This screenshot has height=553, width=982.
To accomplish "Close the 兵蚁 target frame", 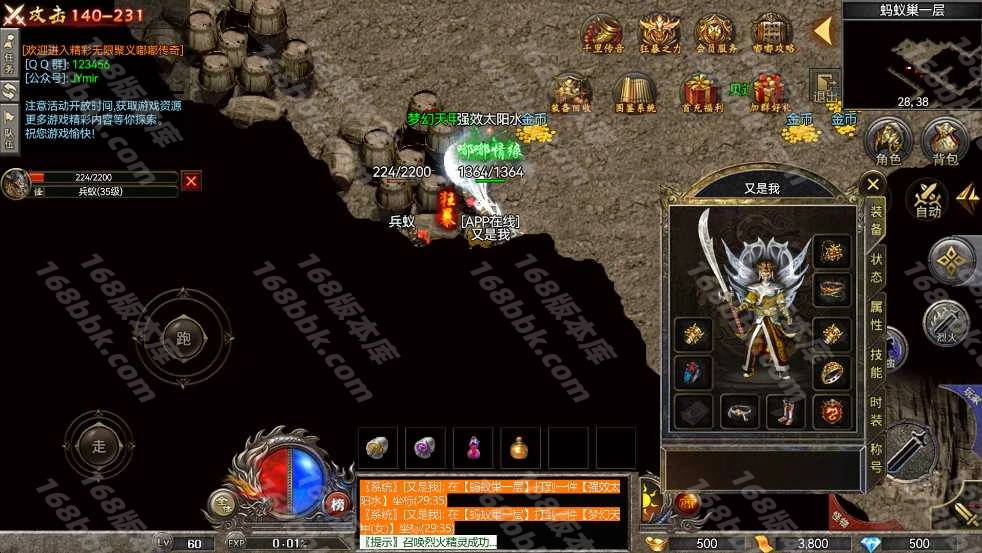I will (191, 180).
